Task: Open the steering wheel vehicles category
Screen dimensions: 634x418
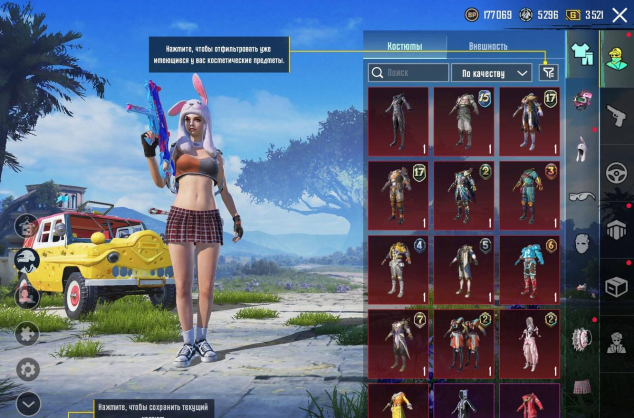Action: 615,175
